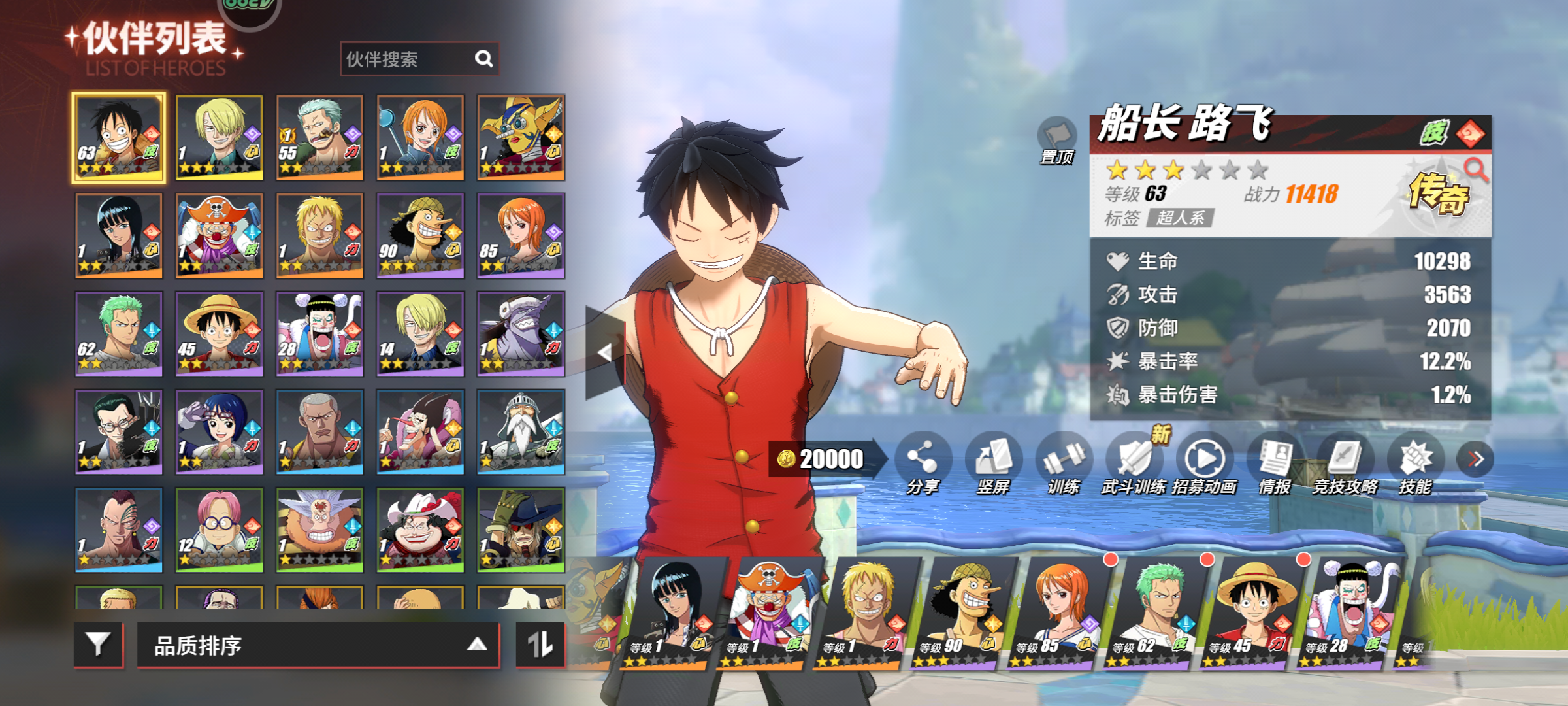Play the 招募动画 recruitment animation

coord(1204,460)
